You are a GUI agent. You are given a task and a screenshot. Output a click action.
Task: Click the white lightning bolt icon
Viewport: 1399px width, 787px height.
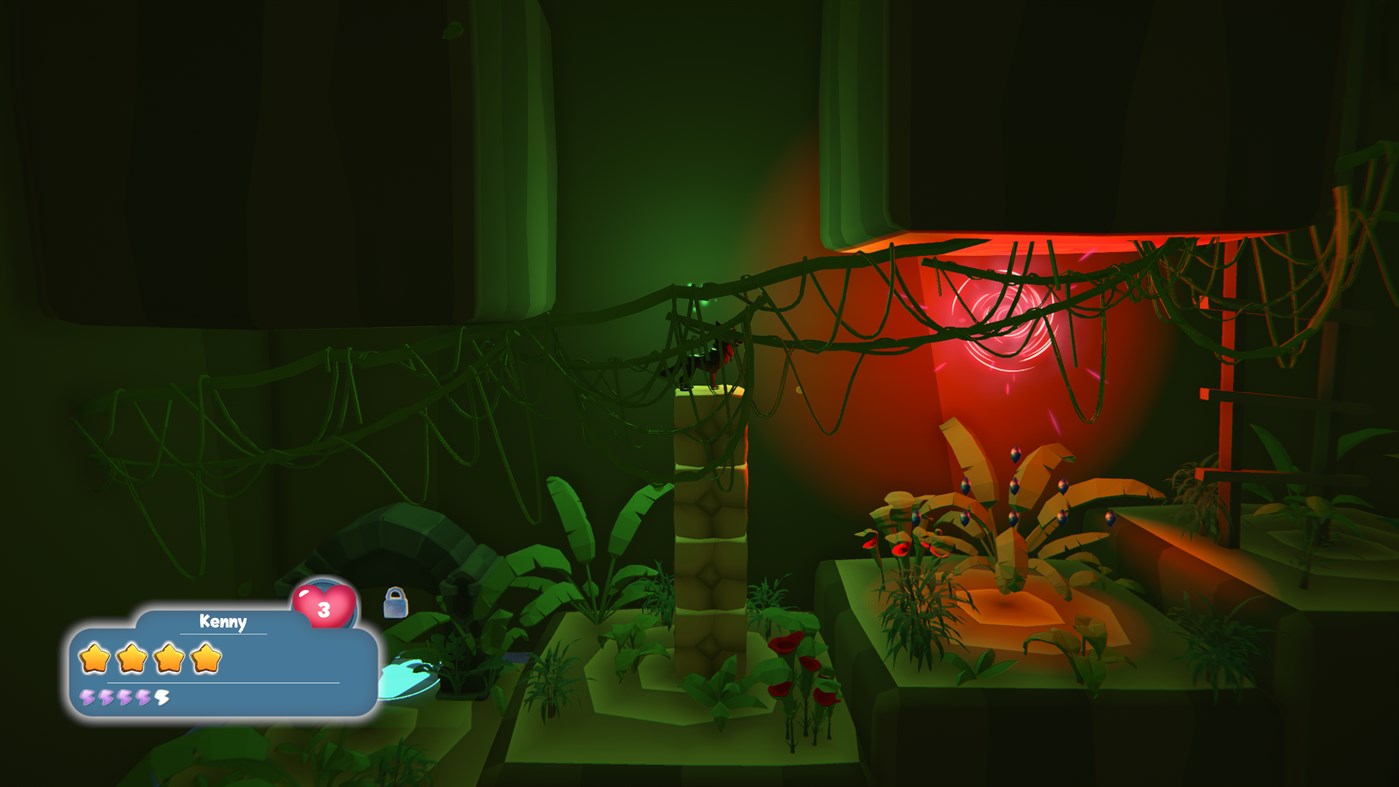point(160,697)
